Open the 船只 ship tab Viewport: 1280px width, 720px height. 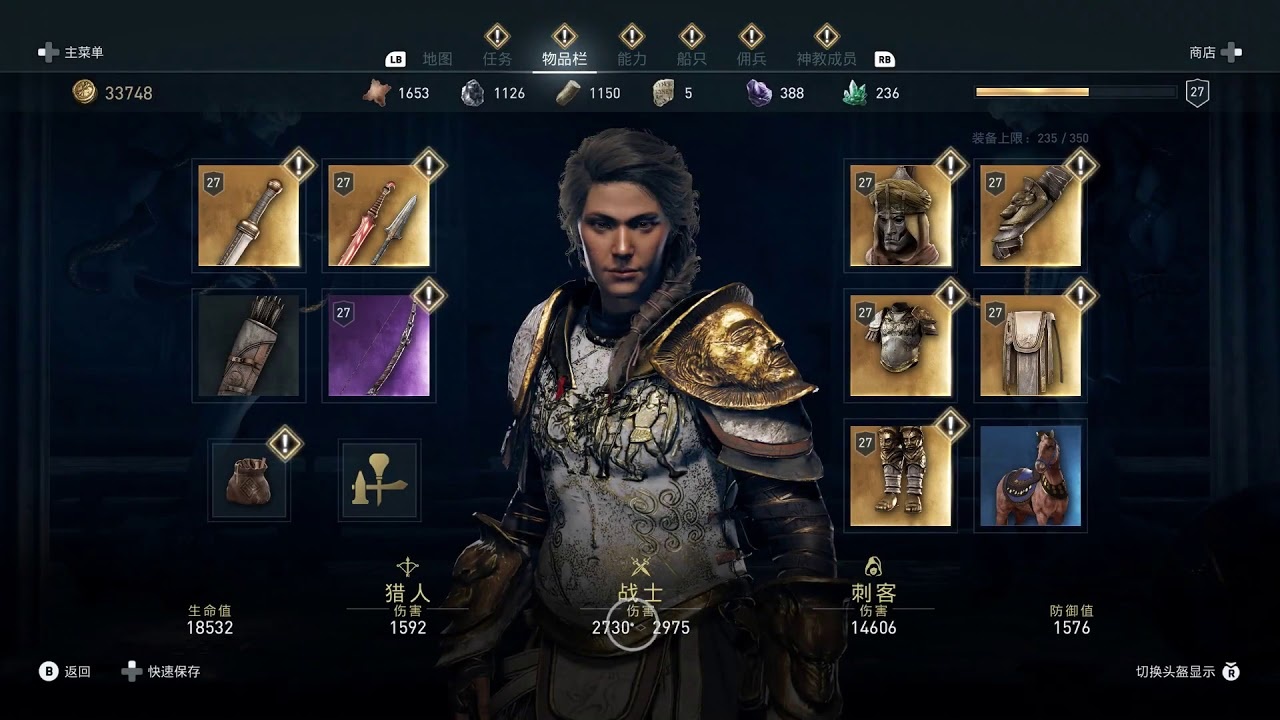click(691, 59)
